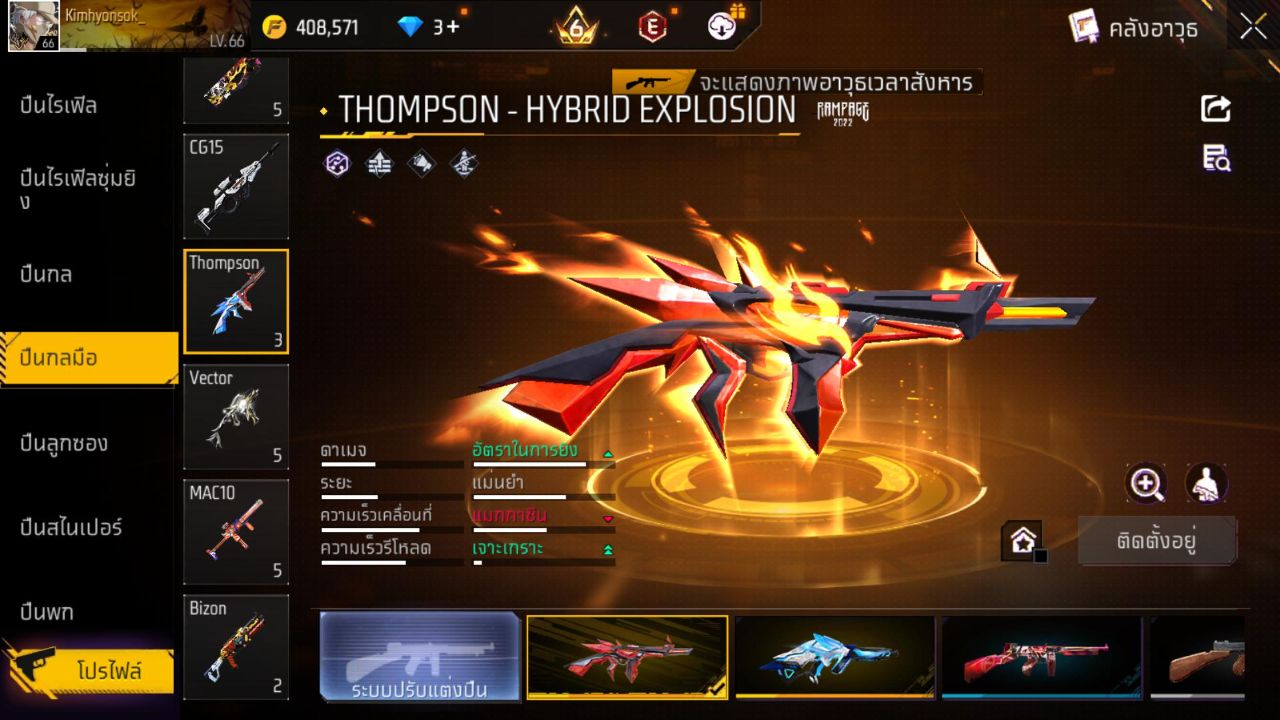Image resolution: width=1280 pixels, height=720 pixels.
Task: Select the Vector weapon in the list
Action: pos(236,416)
